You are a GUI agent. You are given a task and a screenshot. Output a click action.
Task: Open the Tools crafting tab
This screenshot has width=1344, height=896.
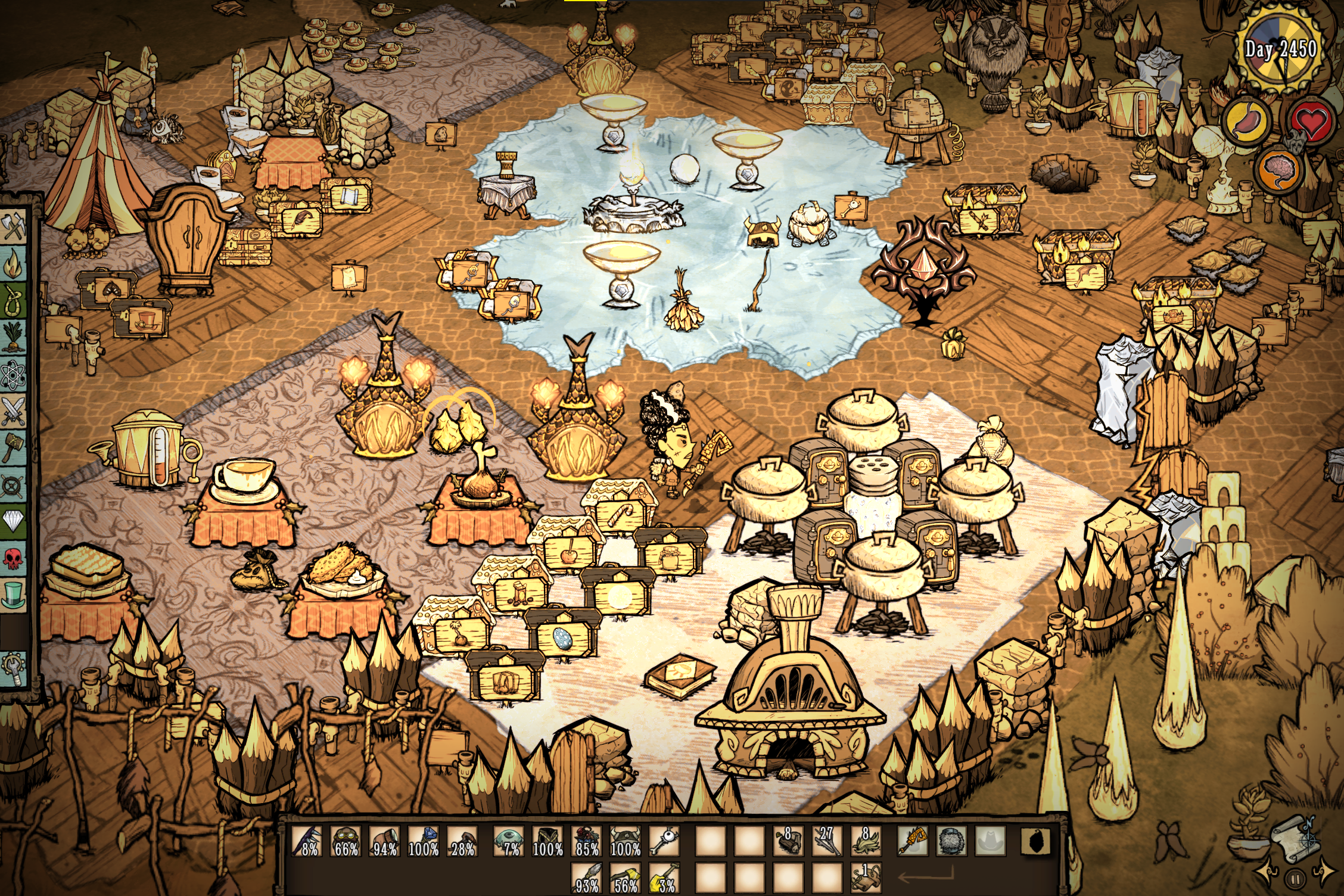click(13, 227)
